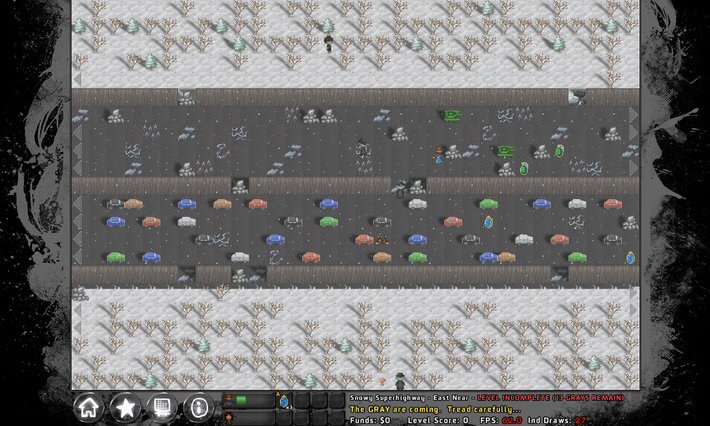Show the info button panel

[198, 407]
